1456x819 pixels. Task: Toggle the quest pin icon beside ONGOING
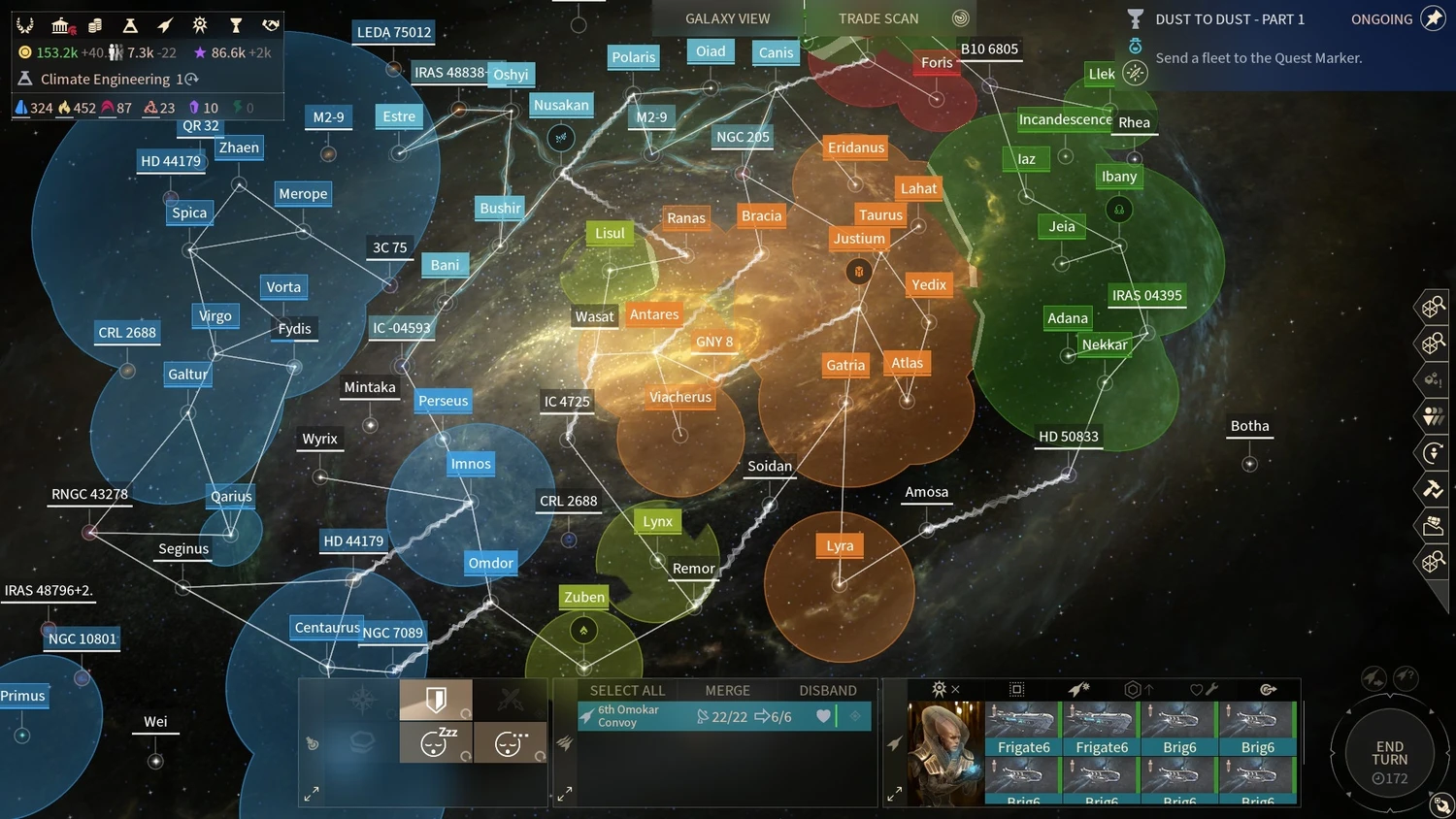pos(1433,18)
